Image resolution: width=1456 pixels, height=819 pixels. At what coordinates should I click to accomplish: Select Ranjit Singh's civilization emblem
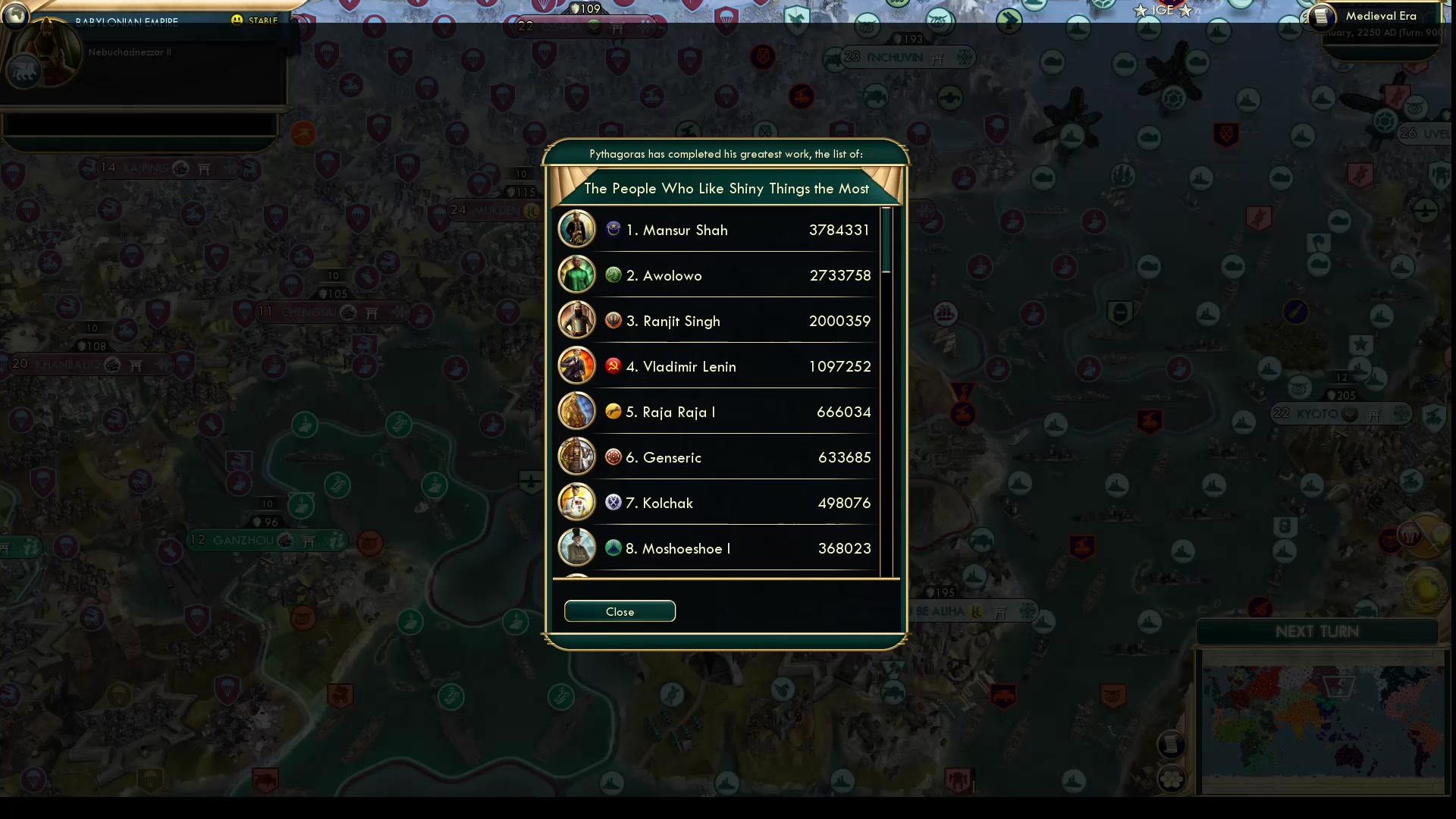click(613, 319)
